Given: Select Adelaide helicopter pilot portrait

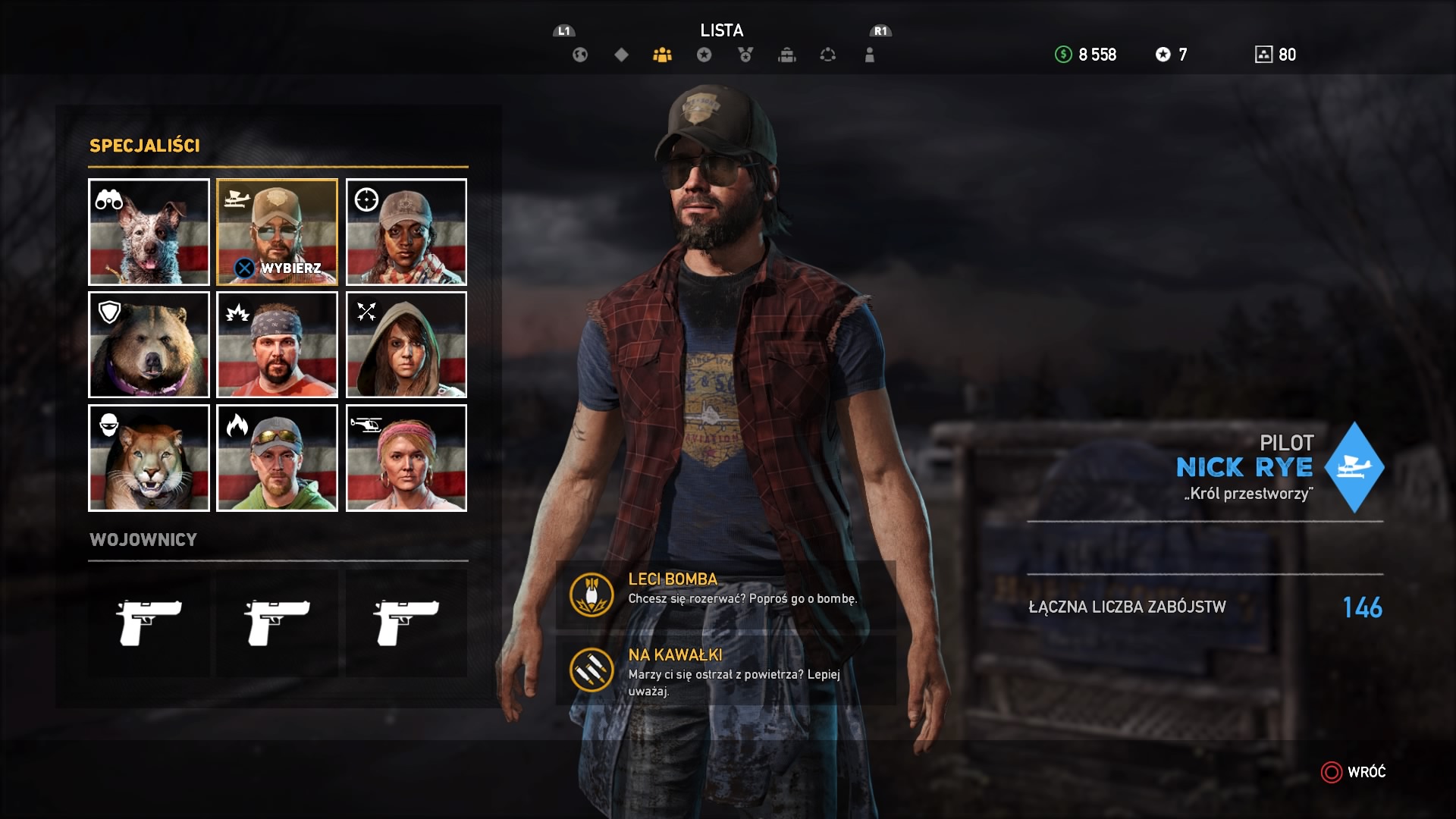Looking at the screenshot, I should 406,458.
